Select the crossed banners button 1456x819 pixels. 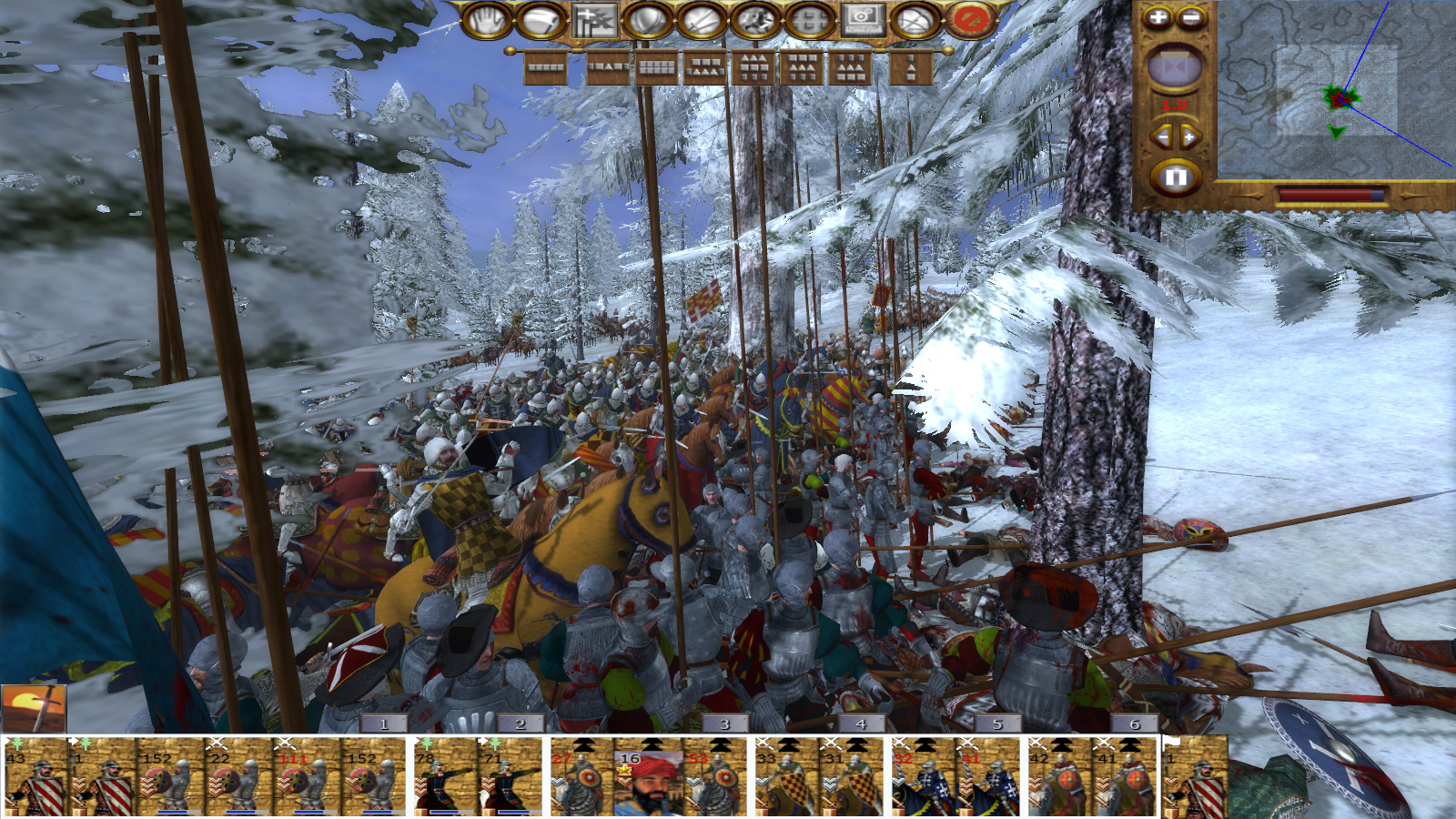click(x=594, y=20)
